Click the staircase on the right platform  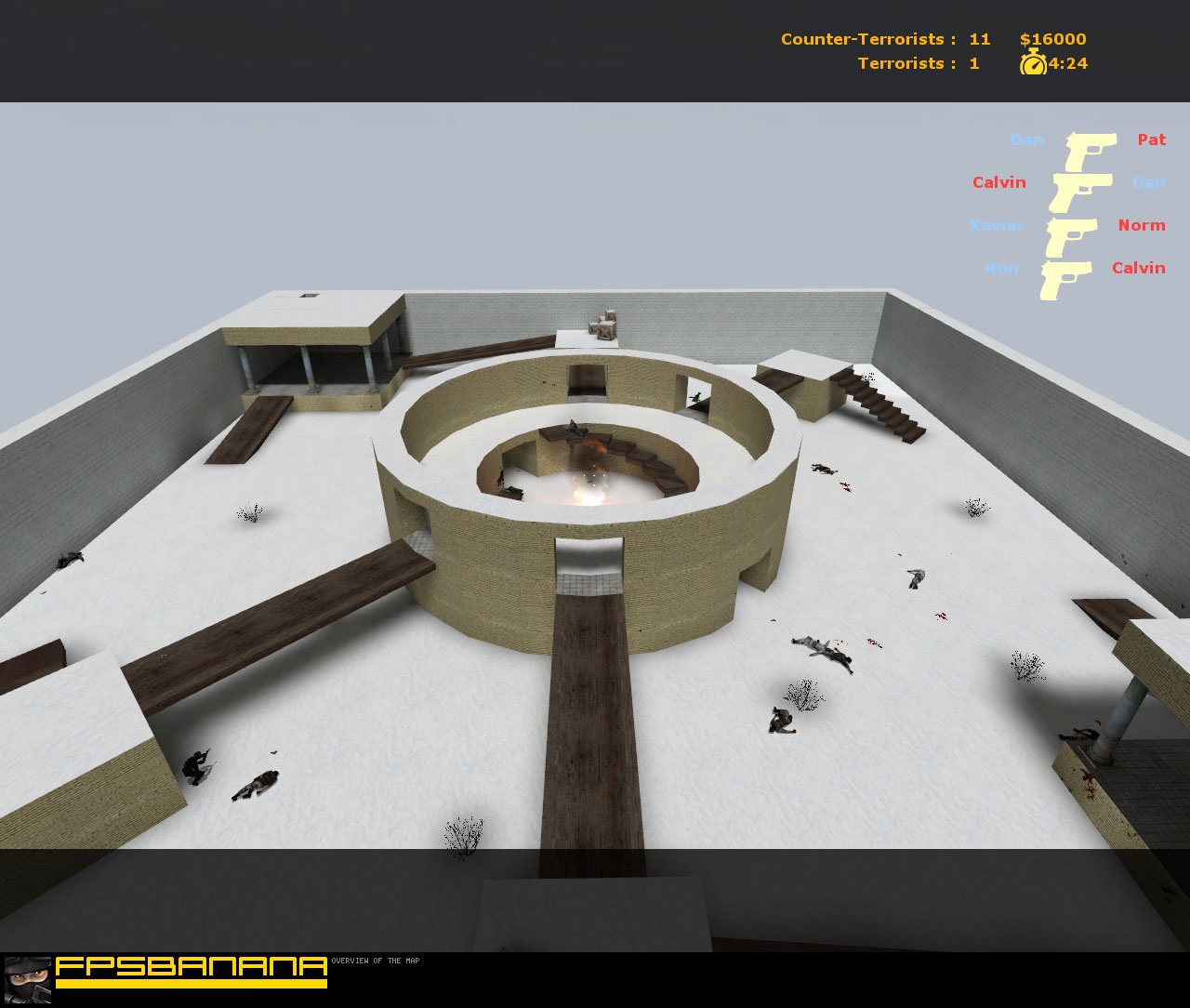click(879, 405)
